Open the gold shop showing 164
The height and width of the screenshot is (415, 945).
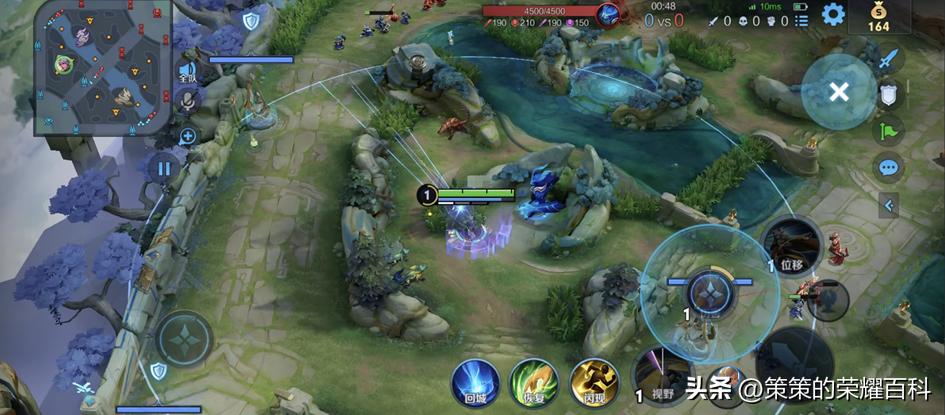pyautogui.click(x=878, y=19)
